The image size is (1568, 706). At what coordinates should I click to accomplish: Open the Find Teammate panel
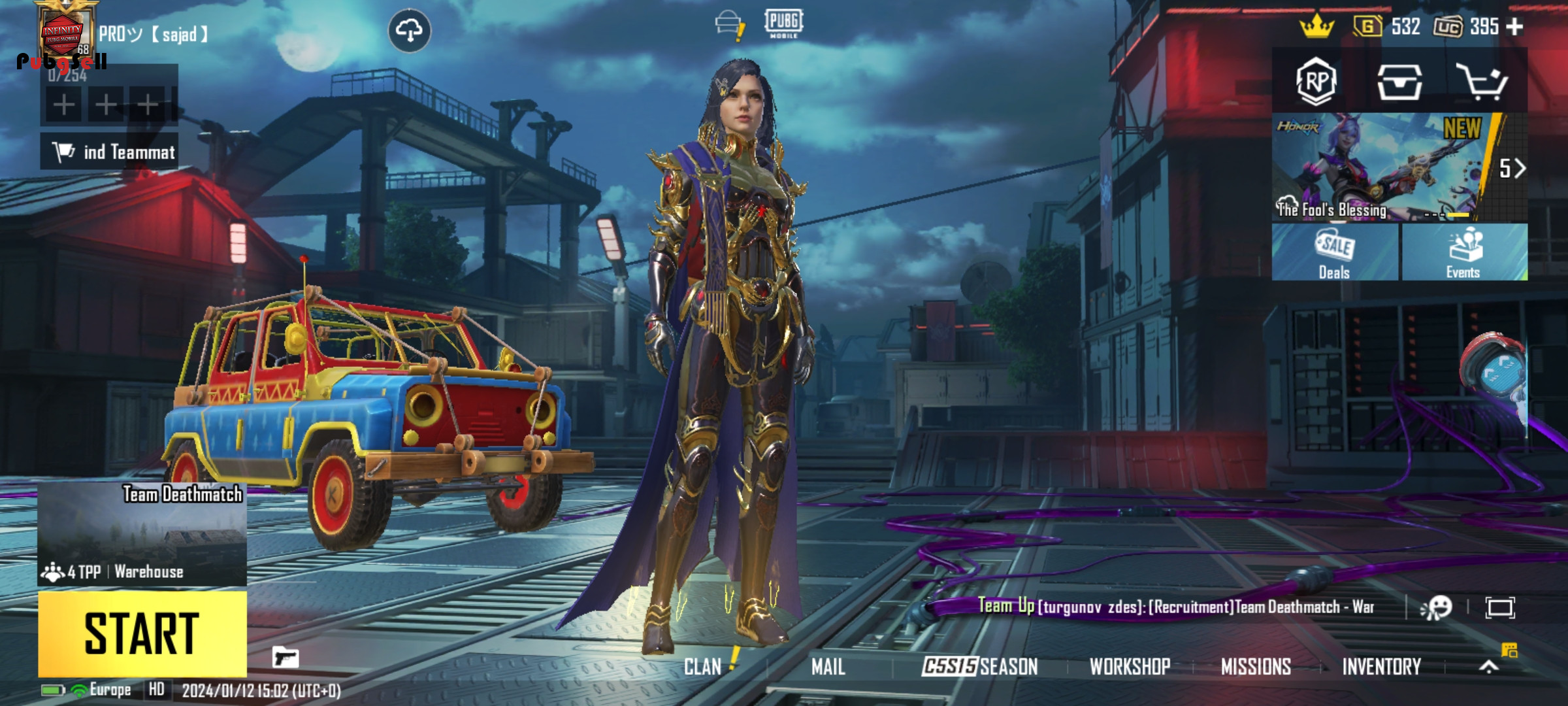tap(109, 152)
